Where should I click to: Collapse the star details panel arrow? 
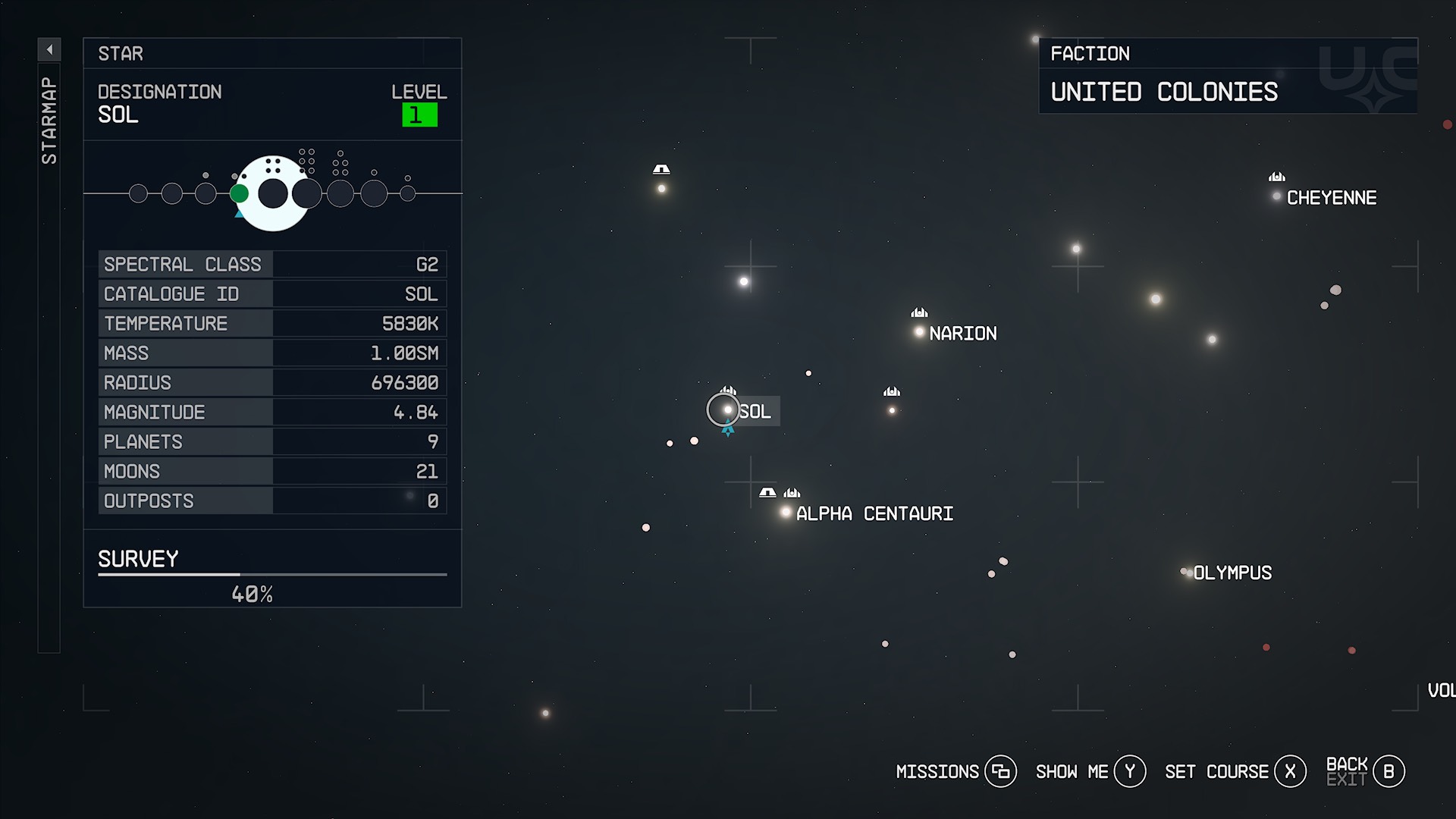pyautogui.click(x=49, y=48)
